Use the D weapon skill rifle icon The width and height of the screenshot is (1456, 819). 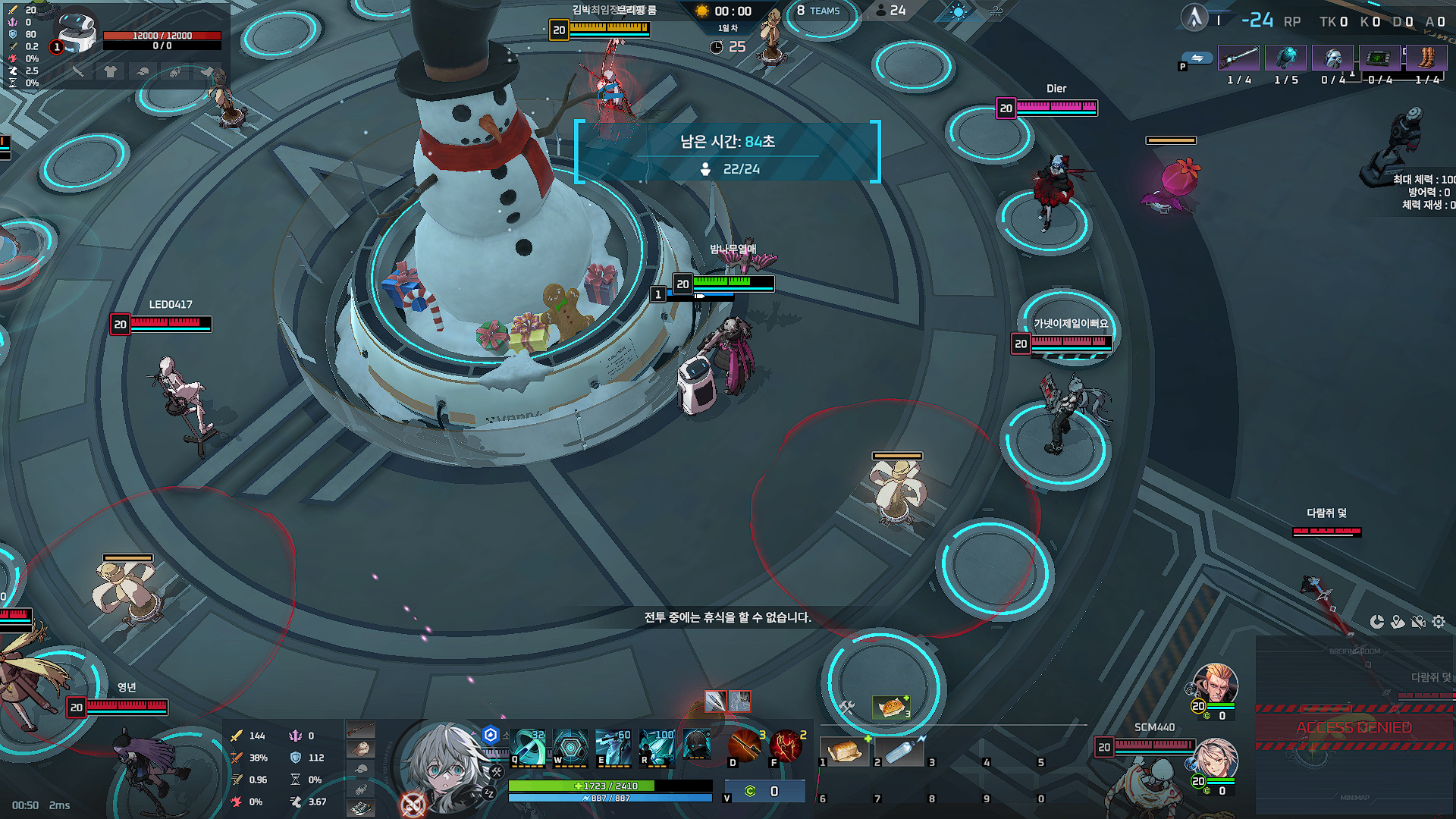point(744,746)
